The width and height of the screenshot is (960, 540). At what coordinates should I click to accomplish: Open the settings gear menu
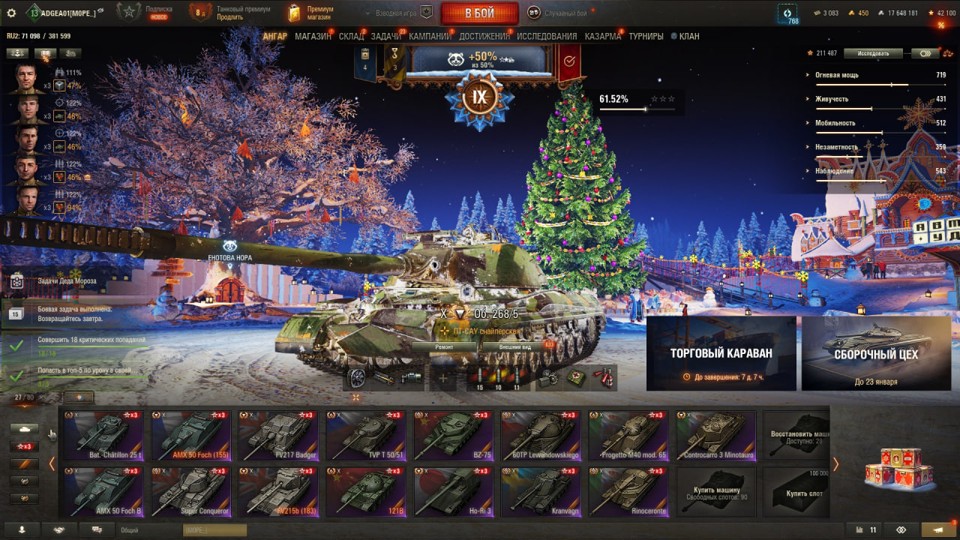11,12
